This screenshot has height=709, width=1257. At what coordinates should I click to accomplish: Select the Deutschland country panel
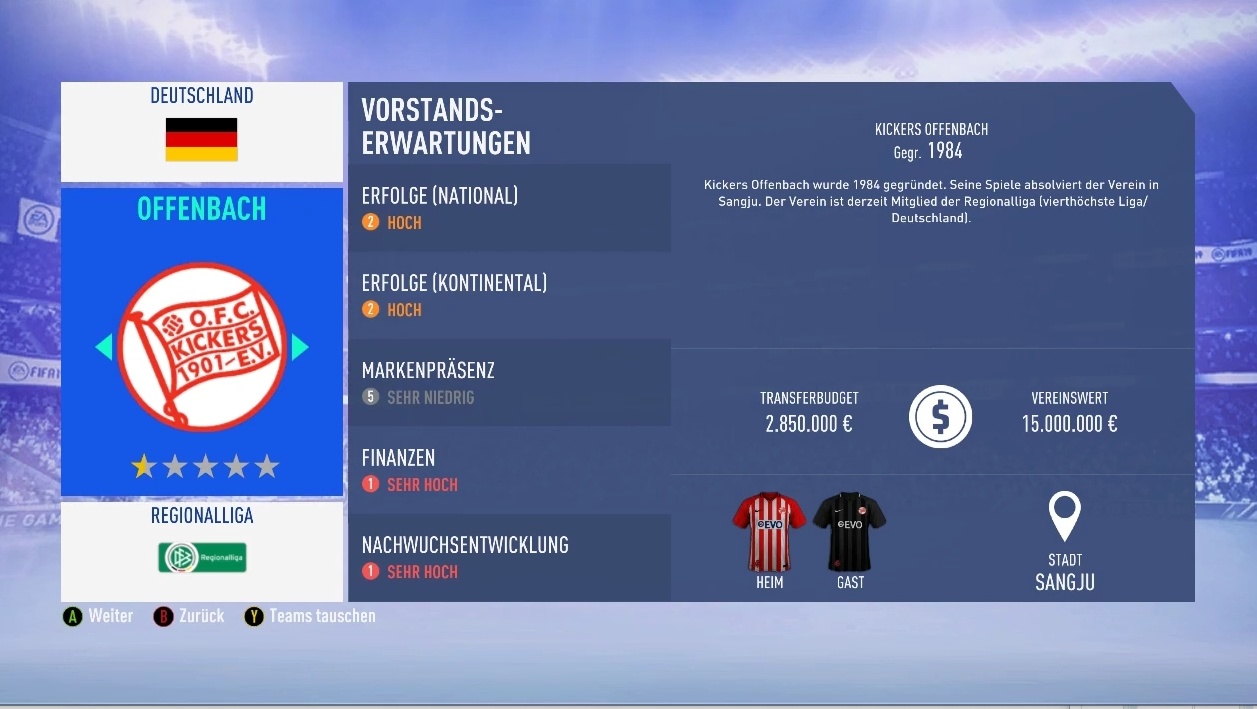[x=202, y=131]
